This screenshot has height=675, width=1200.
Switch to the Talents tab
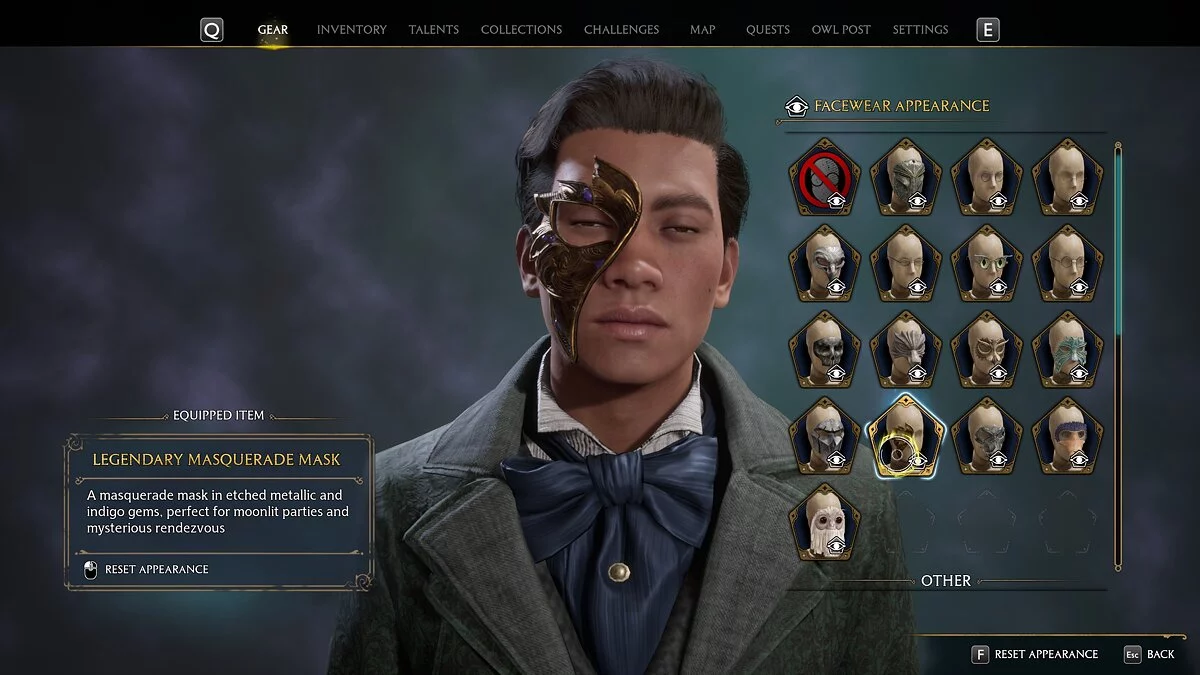433,30
